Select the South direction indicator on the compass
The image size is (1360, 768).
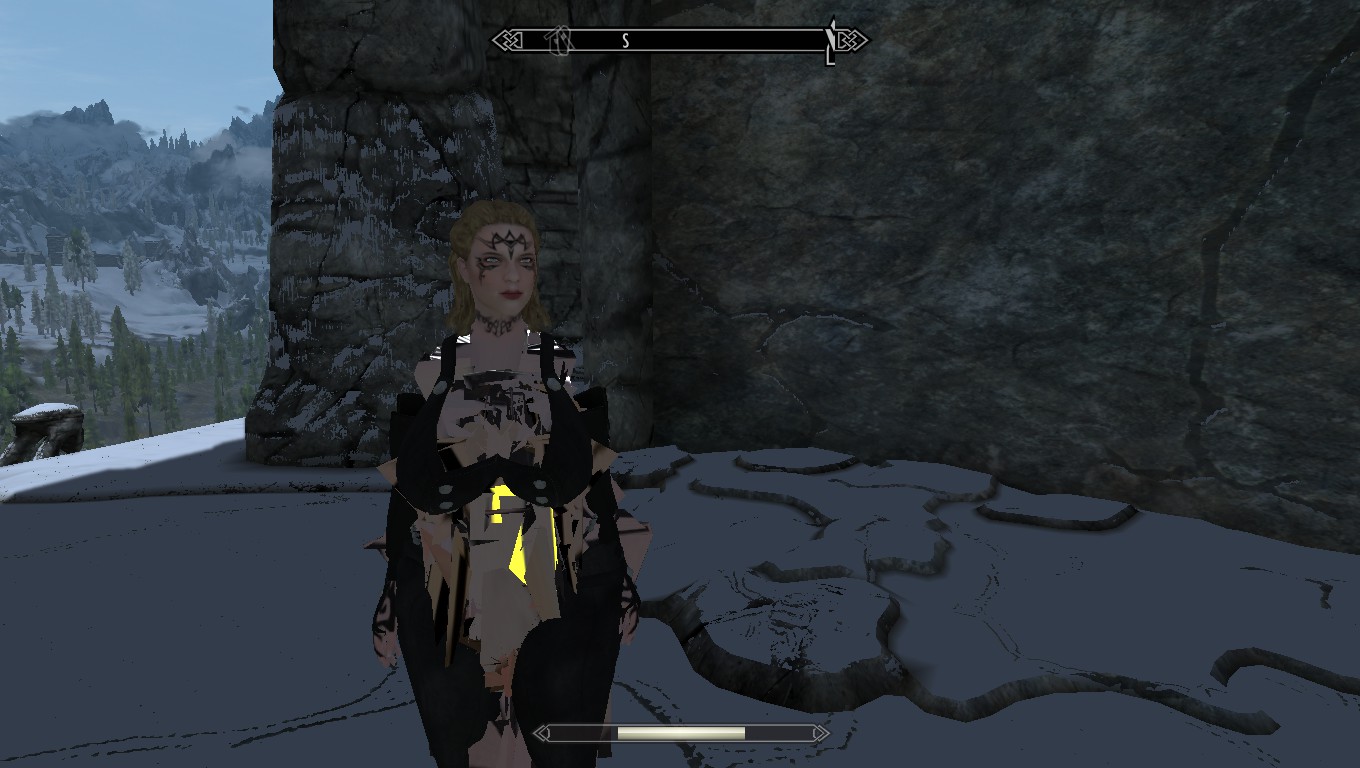click(x=625, y=40)
